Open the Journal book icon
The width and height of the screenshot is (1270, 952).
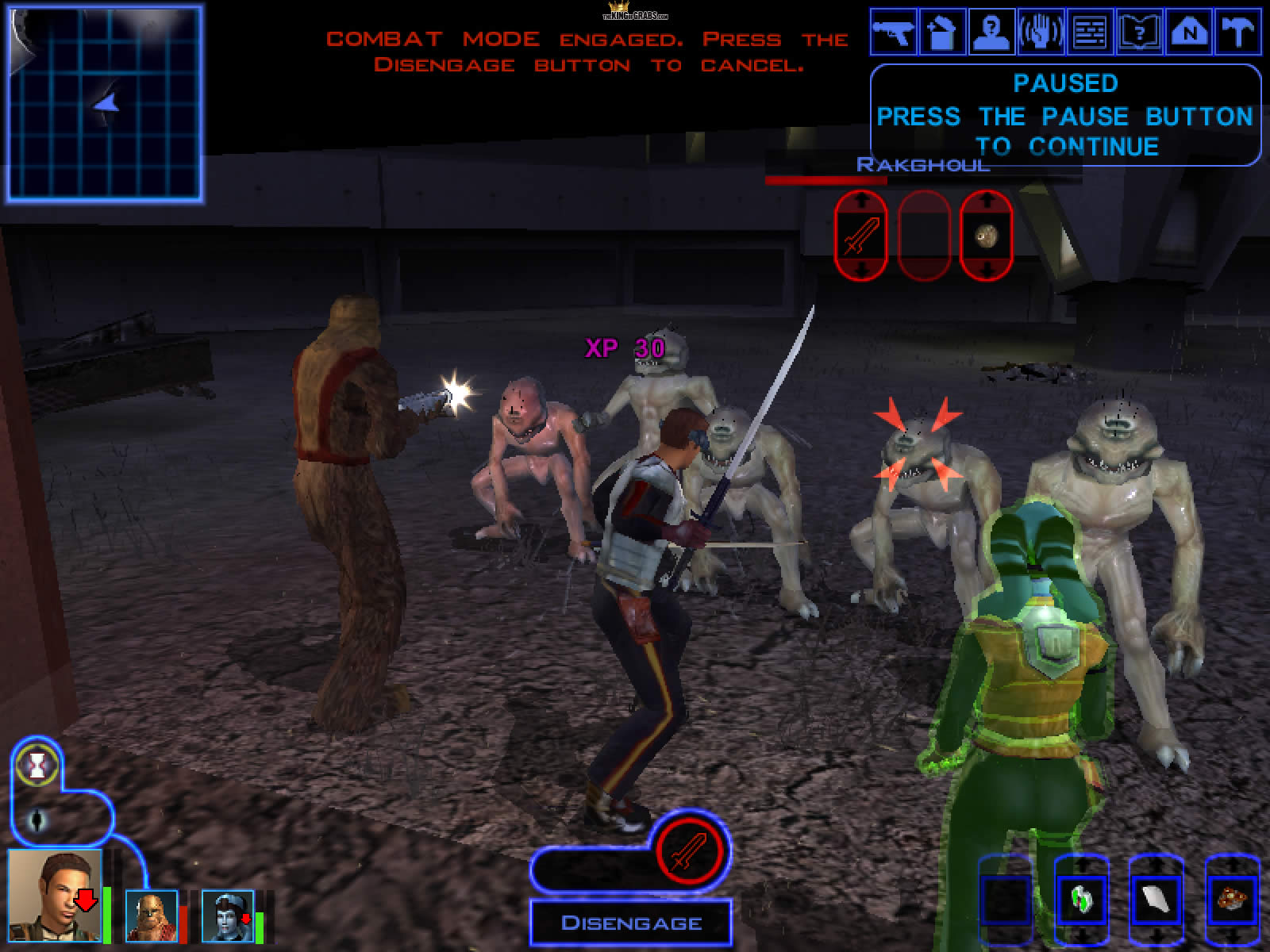click(x=1139, y=33)
